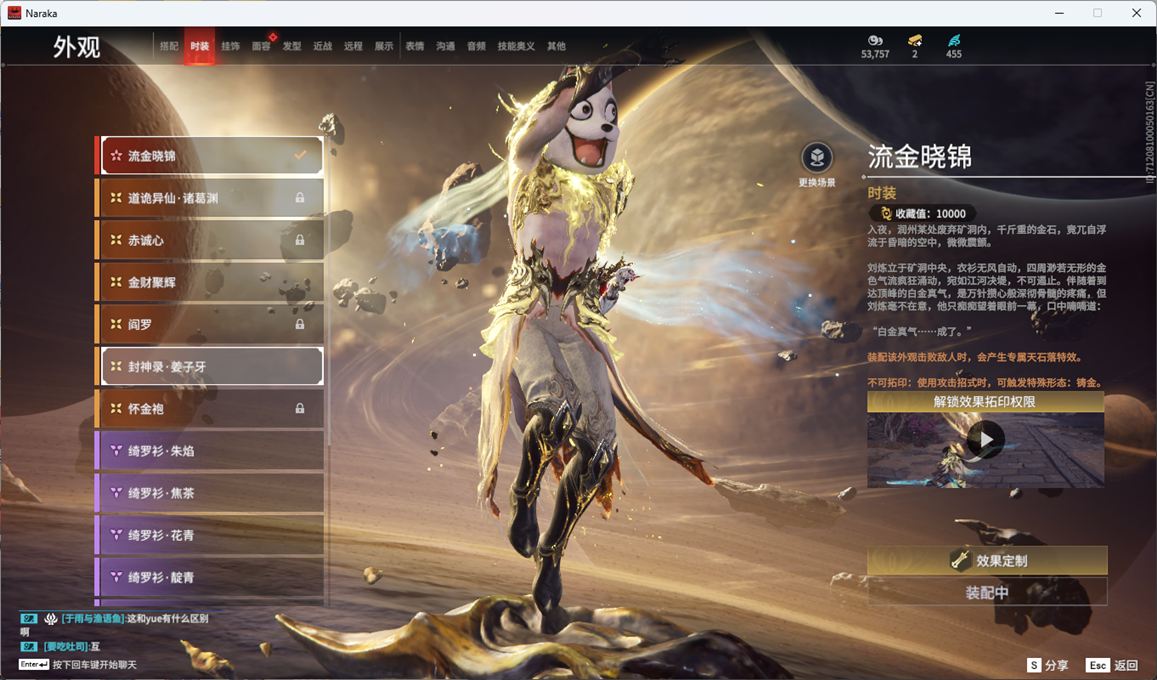Select the 道诡异仙·诸葛渊 outfit

(210, 198)
